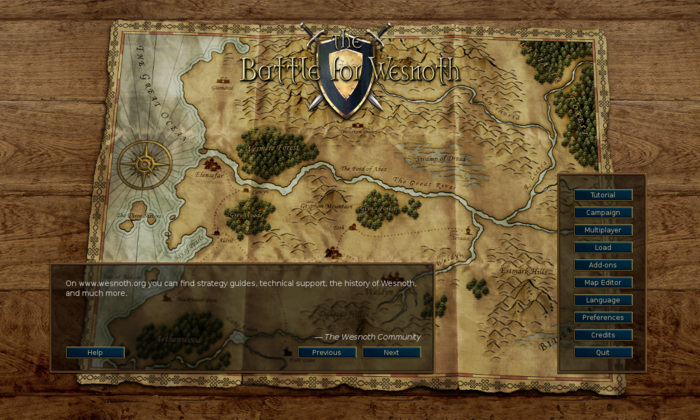700x420 pixels.
Task: View the game Credits
Action: pos(603,335)
